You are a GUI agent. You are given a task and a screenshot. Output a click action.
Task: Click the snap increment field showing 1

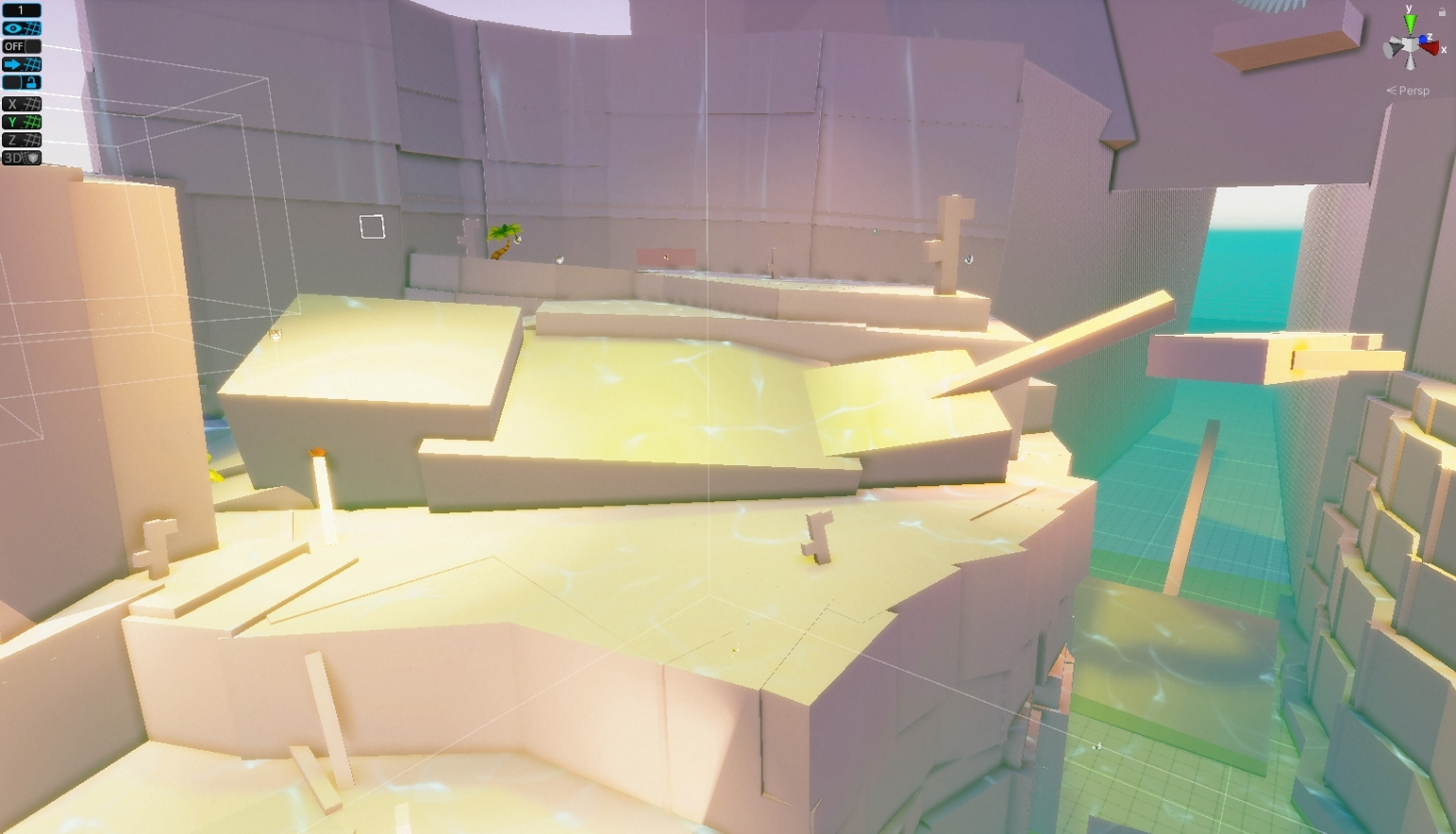[21, 9]
